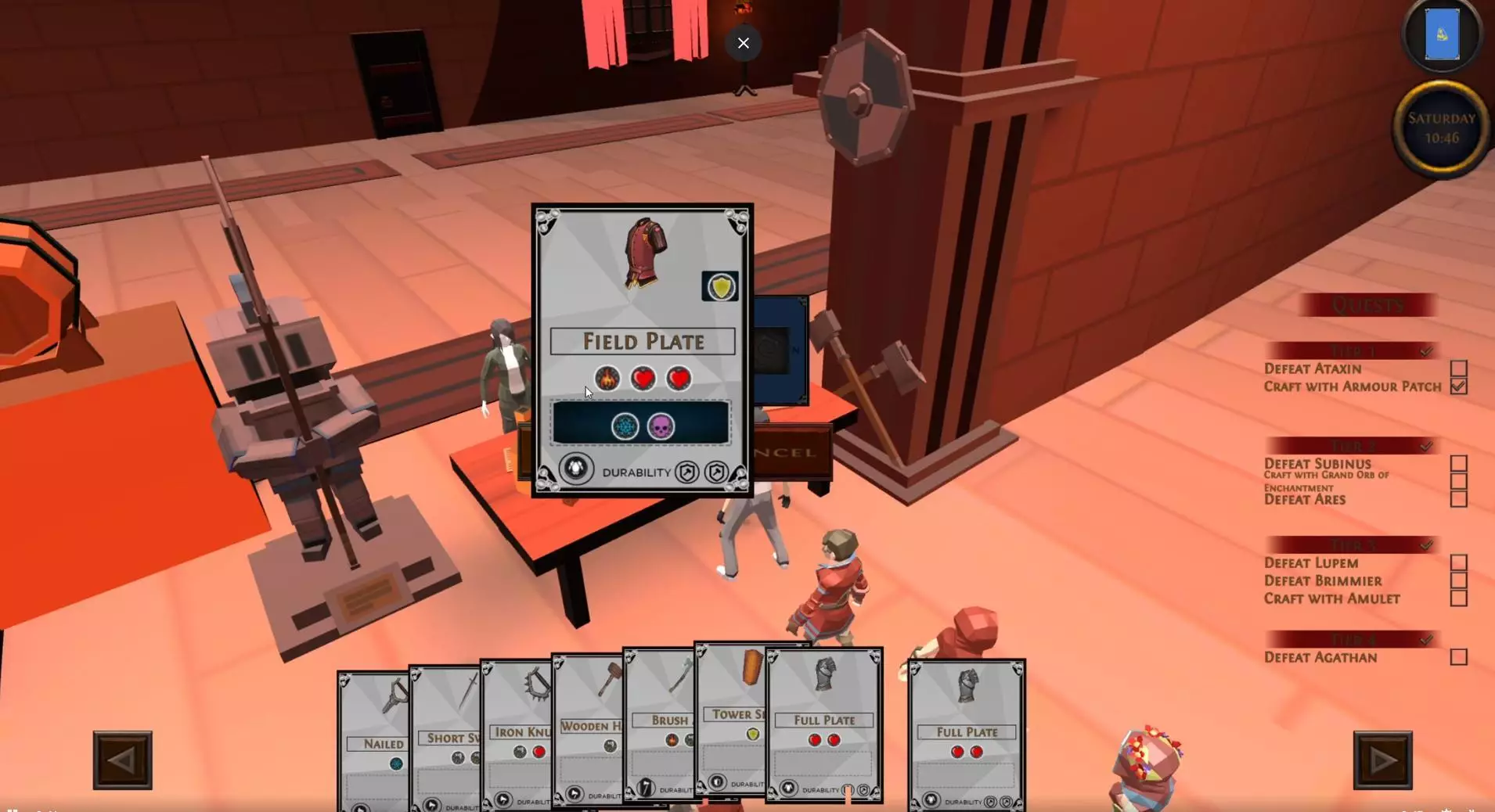Click the partly hidden Cancel button

coord(792,452)
